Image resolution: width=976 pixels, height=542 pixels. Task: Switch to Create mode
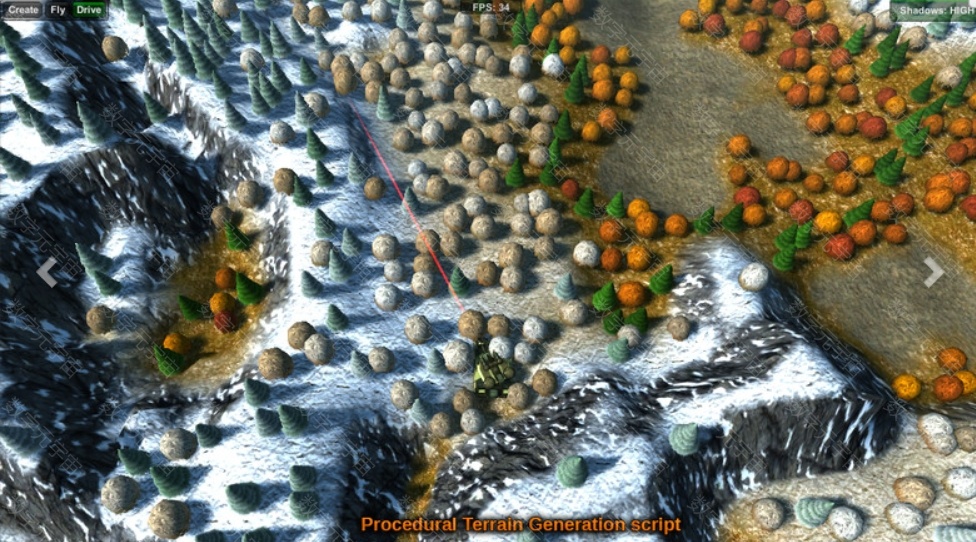point(22,10)
